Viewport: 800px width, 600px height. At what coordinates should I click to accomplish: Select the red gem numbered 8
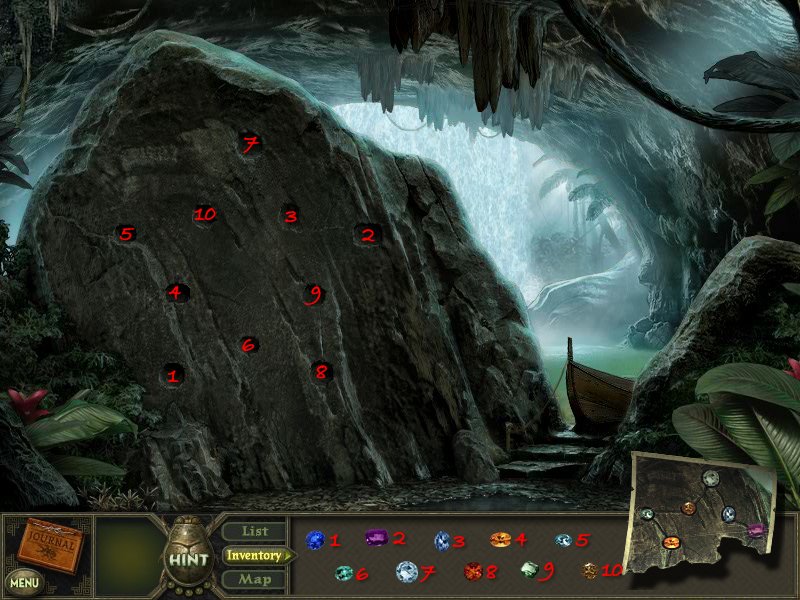tap(472, 572)
